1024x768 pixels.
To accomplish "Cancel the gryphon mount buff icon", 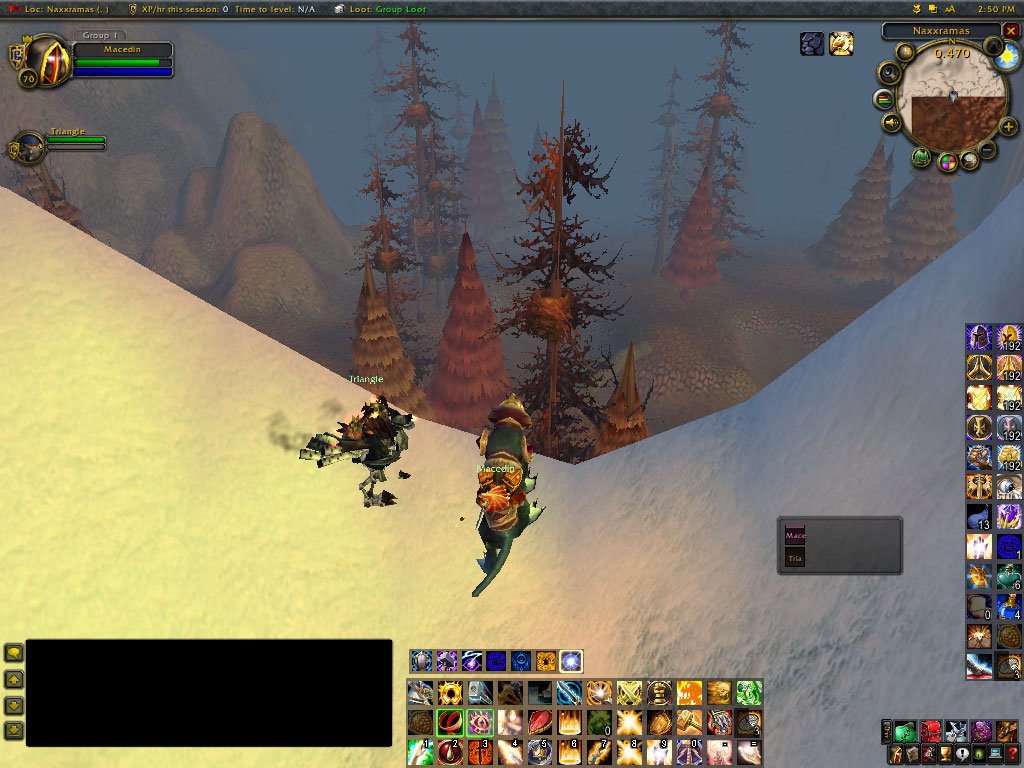I will pyautogui.click(x=841, y=44).
